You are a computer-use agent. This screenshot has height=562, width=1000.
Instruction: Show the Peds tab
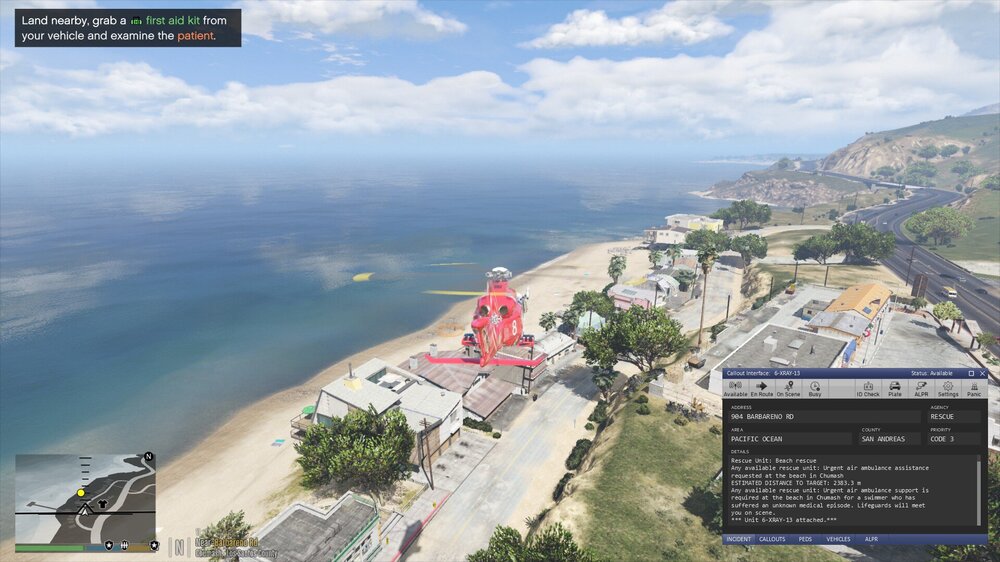click(804, 539)
